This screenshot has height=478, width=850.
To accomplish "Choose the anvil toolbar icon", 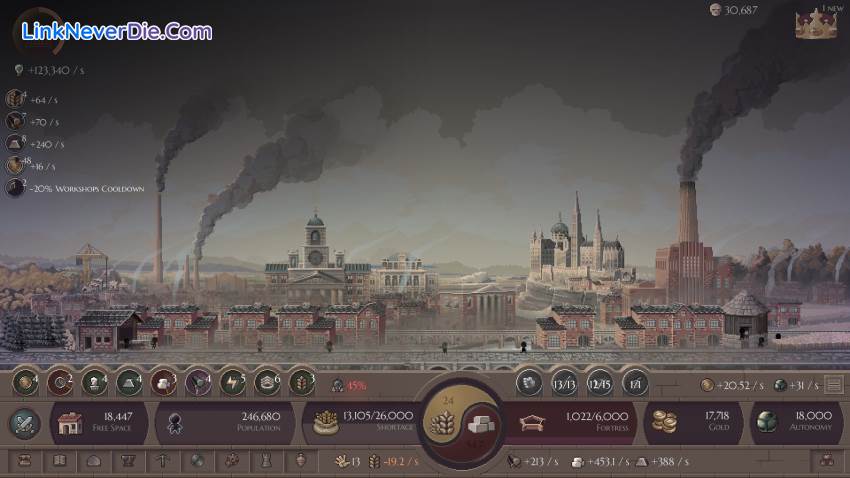I will [x=127, y=461].
